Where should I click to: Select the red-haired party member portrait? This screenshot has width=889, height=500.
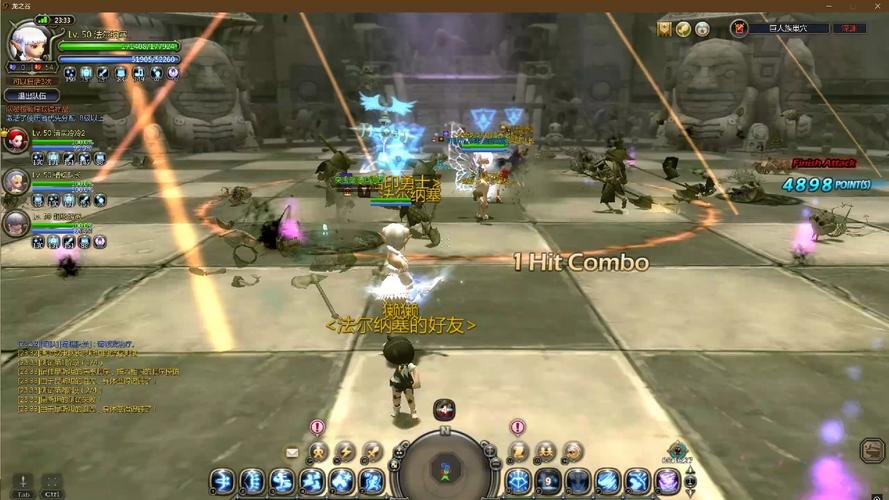pyautogui.click(x=15, y=140)
